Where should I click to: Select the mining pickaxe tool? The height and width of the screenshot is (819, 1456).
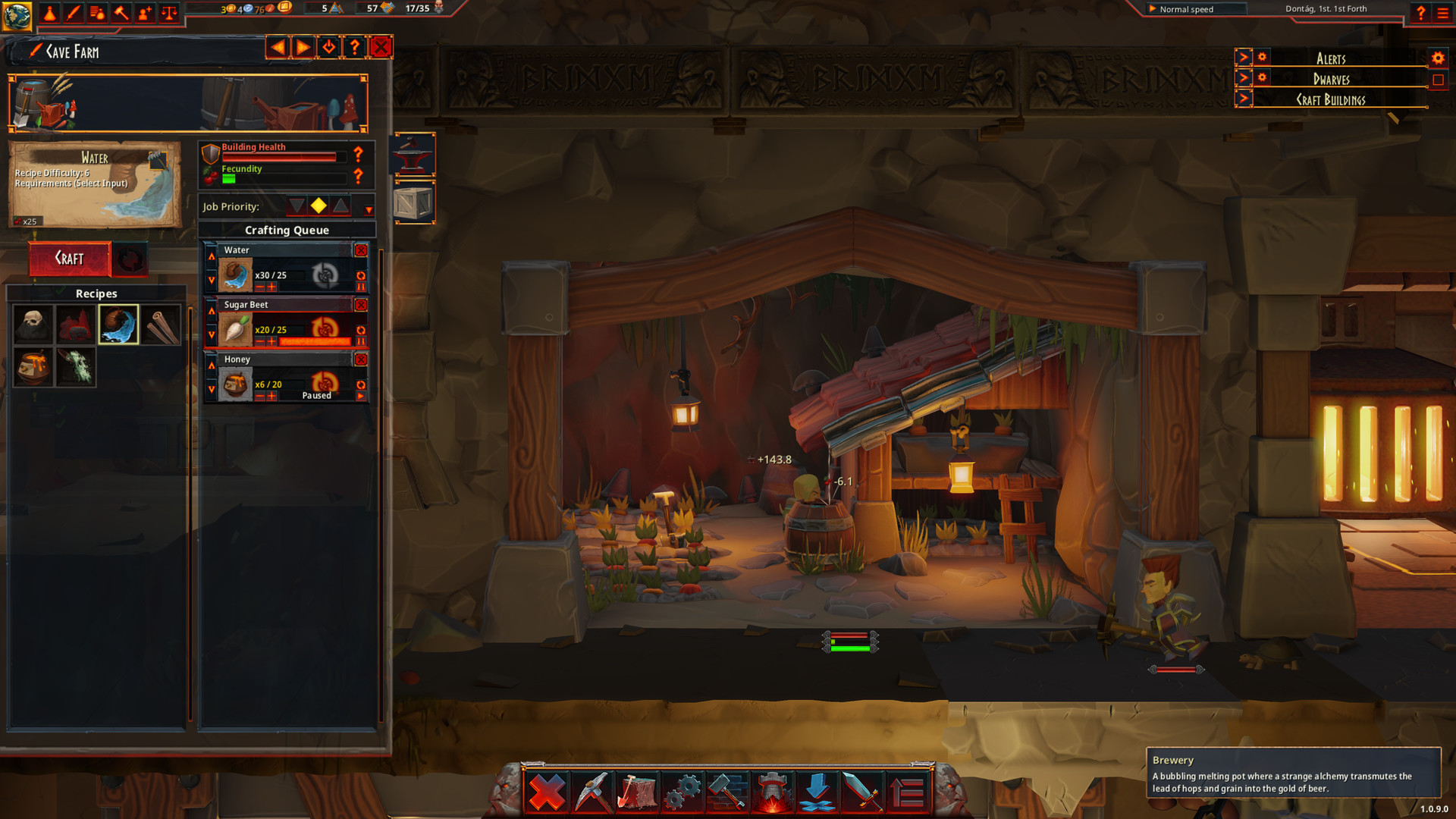[591, 790]
